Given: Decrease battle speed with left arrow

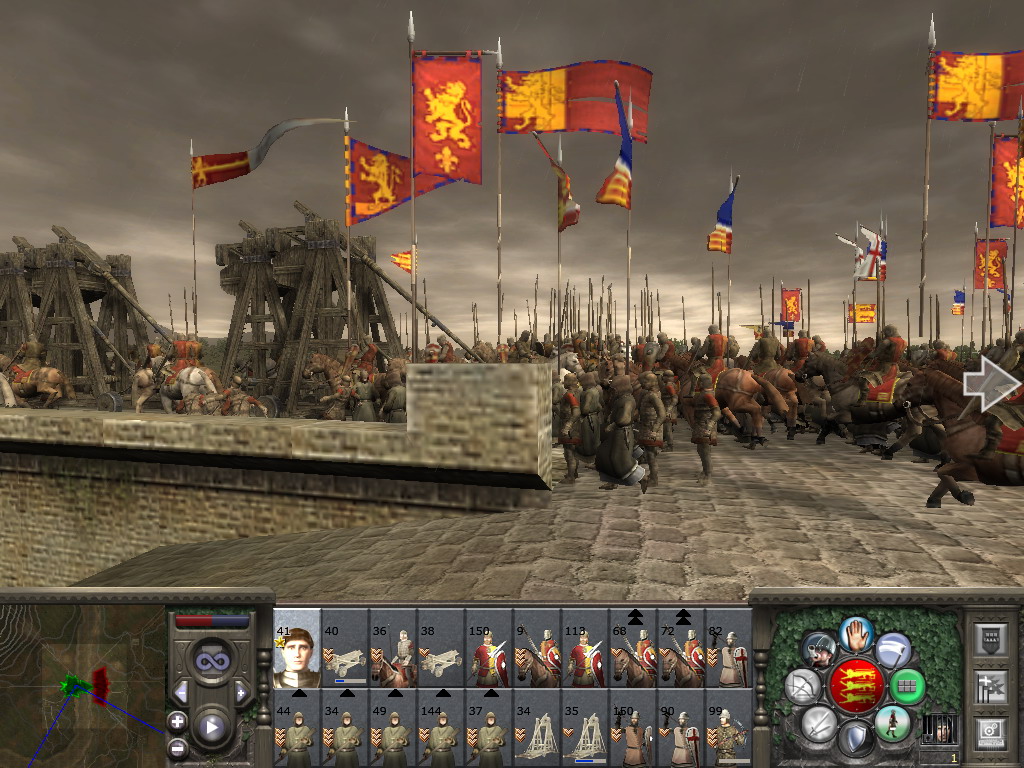Looking at the screenshot, I should click(181, 692).
